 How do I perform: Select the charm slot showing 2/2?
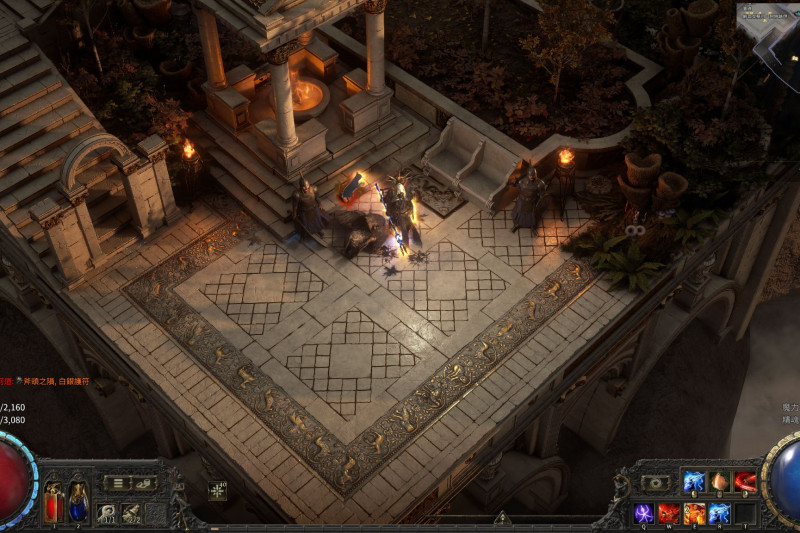click(x=131, y=513)
